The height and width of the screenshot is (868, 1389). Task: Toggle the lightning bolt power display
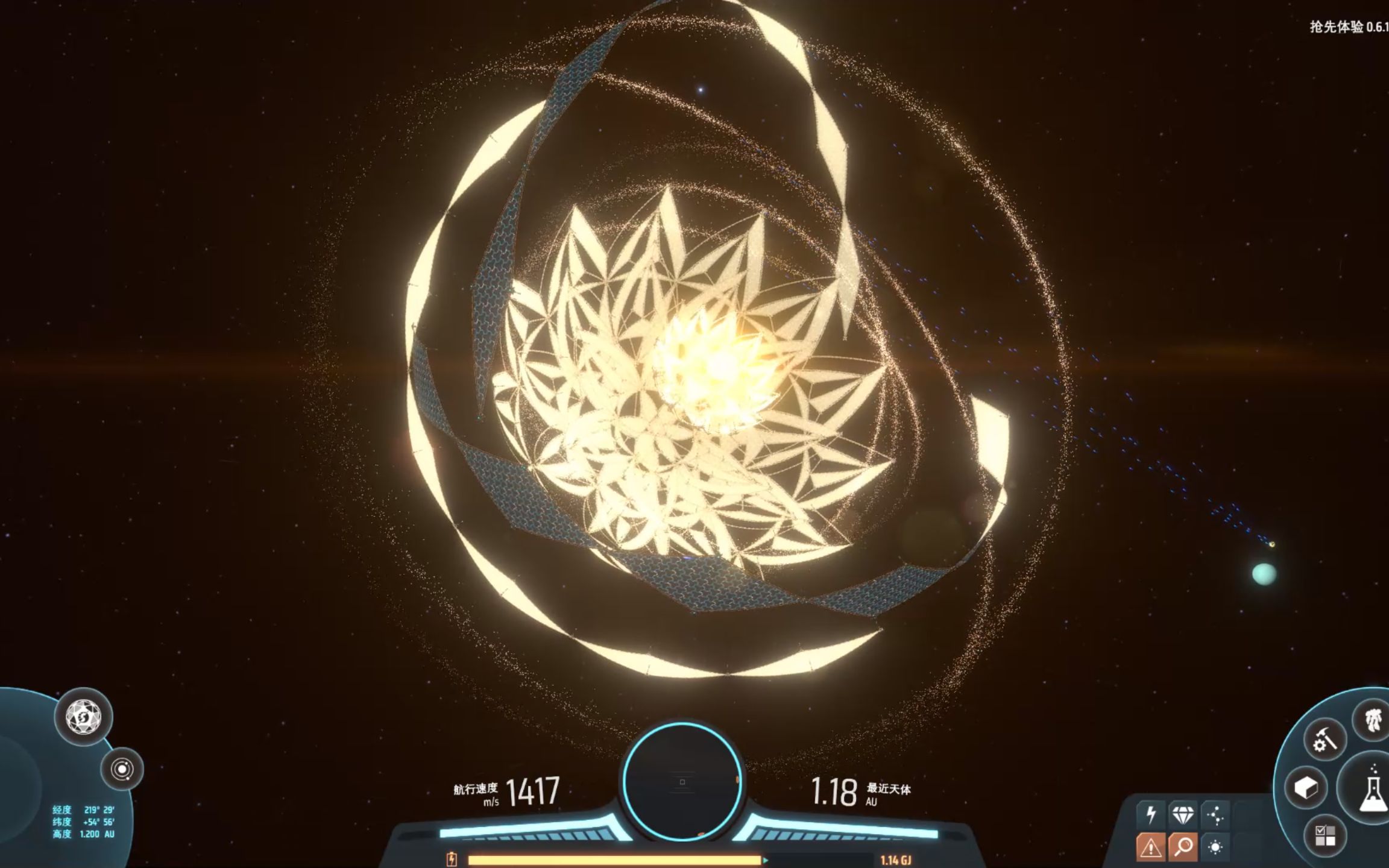coord(1151,816)
